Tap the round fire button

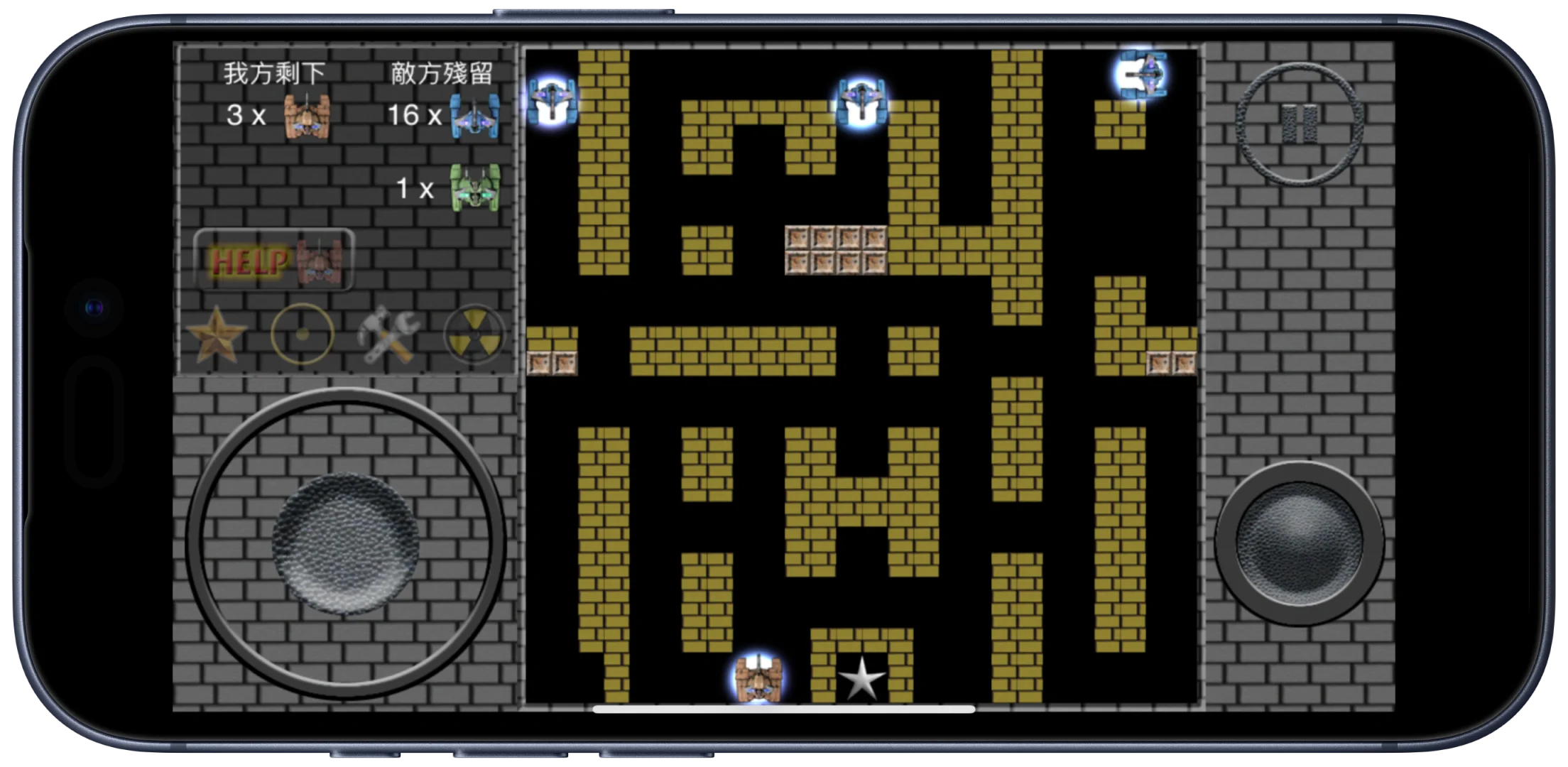click(1299, 543)
